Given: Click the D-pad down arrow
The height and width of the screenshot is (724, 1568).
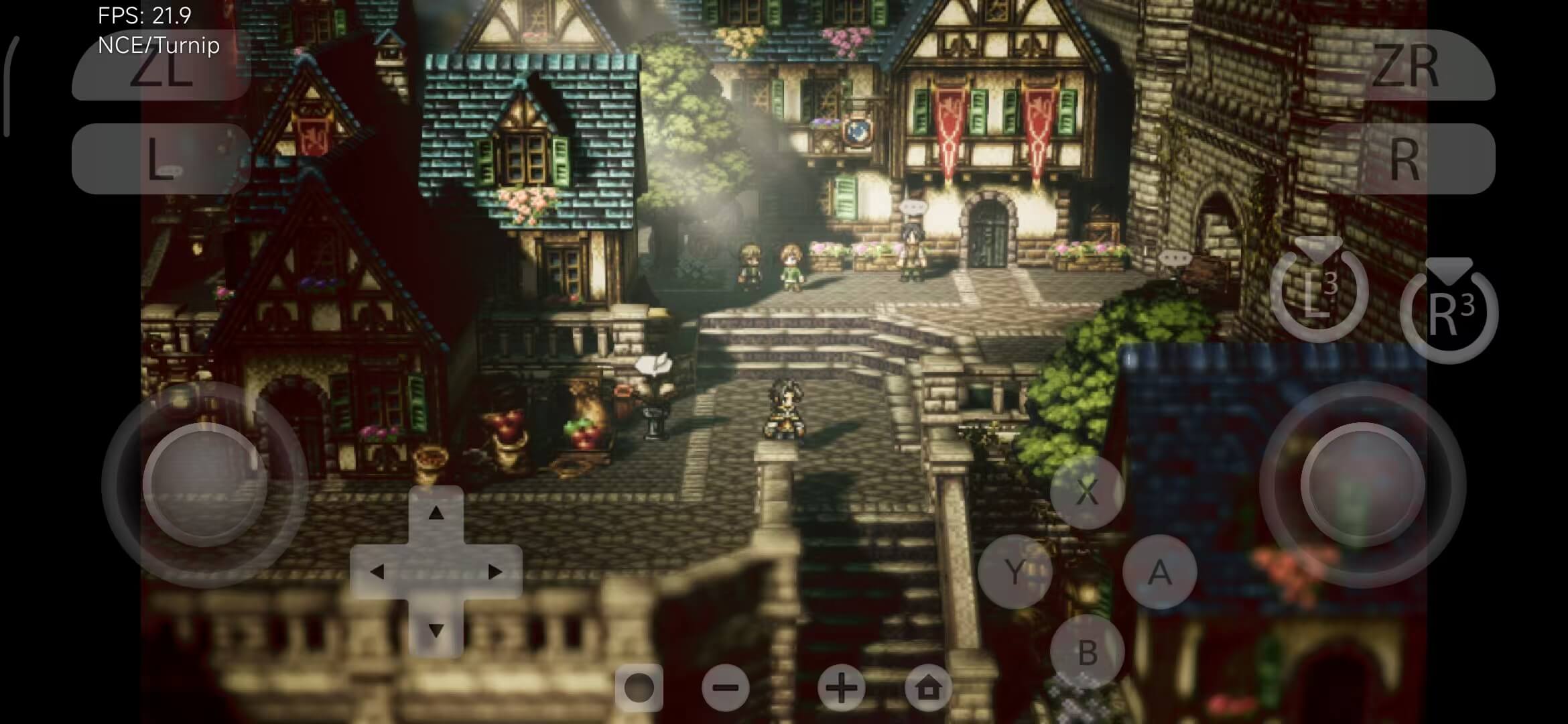Looking at the screenshot, I should [436, 630].
